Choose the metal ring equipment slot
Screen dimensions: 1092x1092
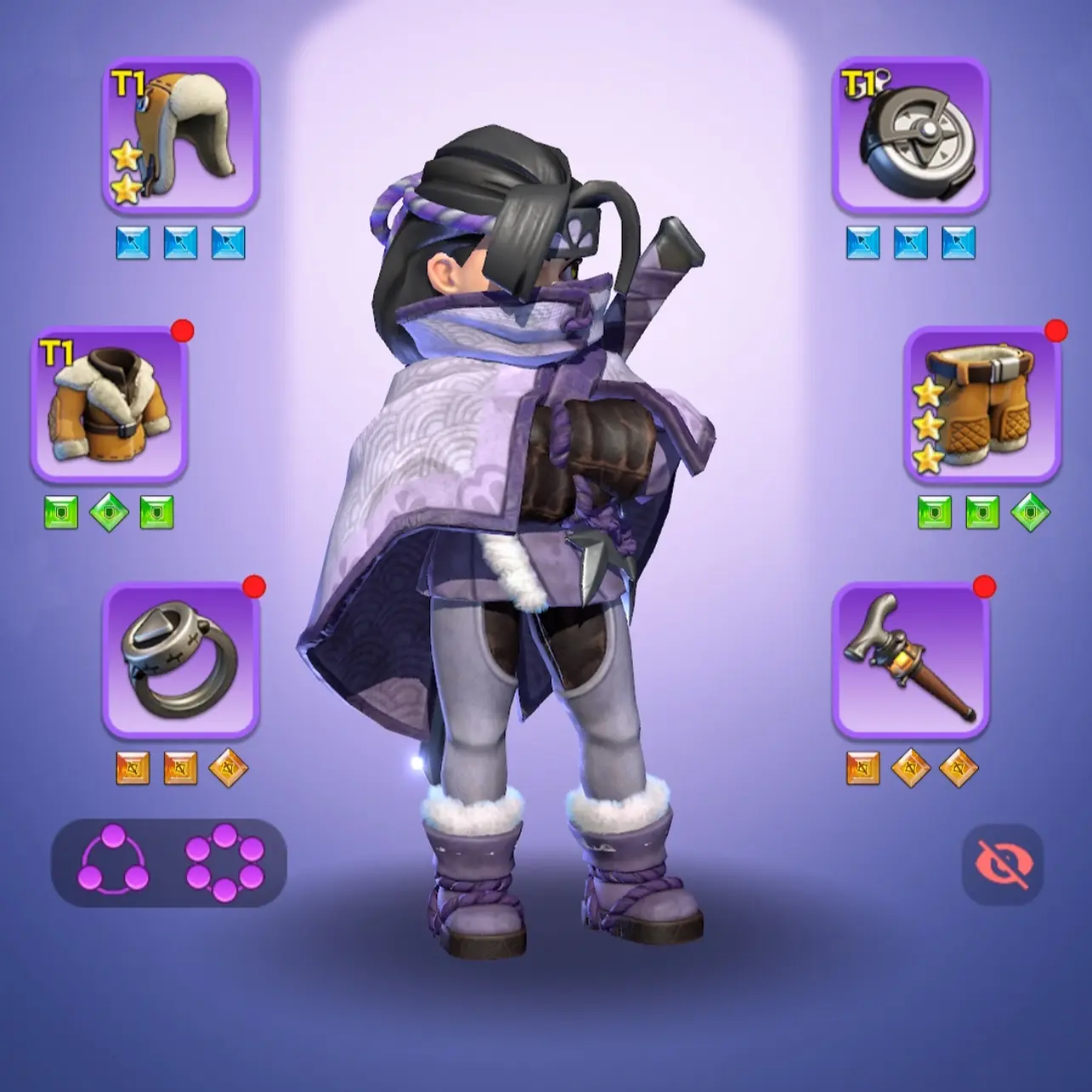tap(180, 660)
